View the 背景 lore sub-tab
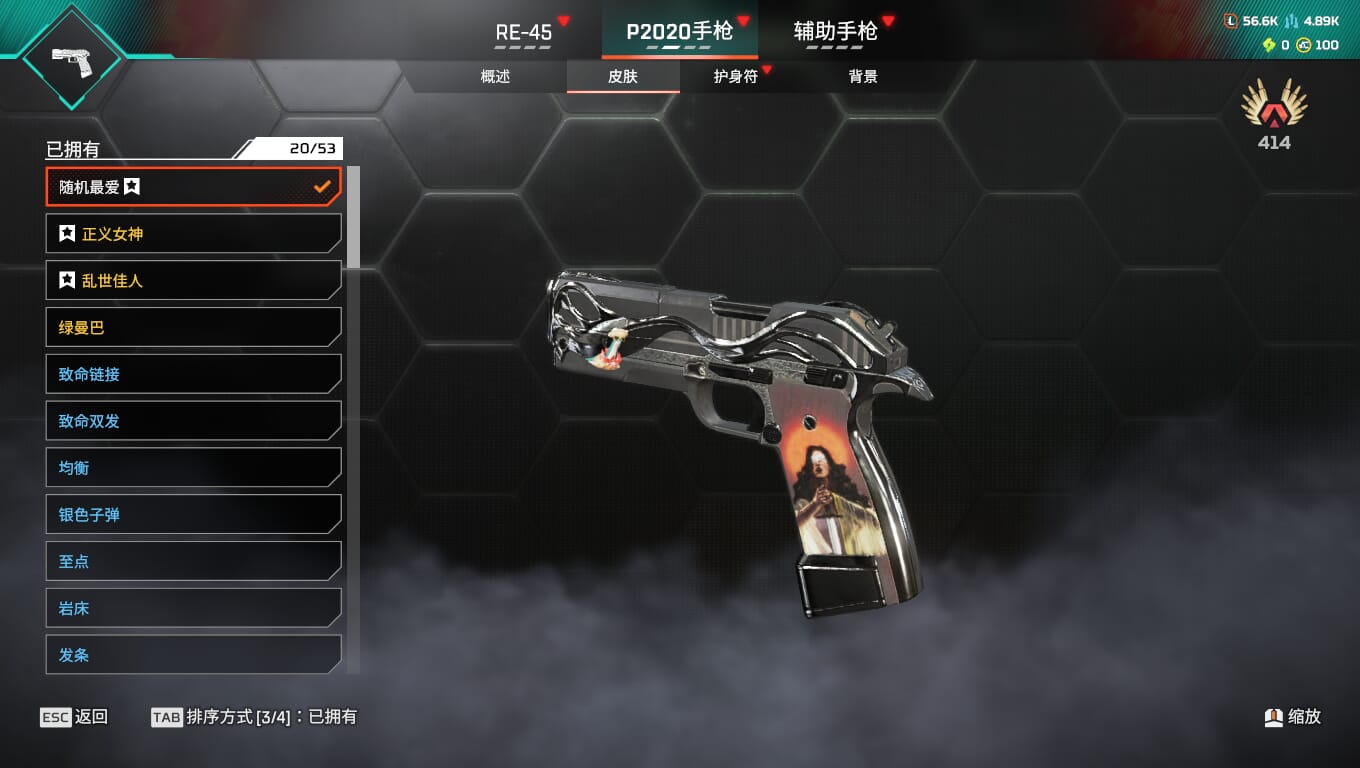 [863, 77]
